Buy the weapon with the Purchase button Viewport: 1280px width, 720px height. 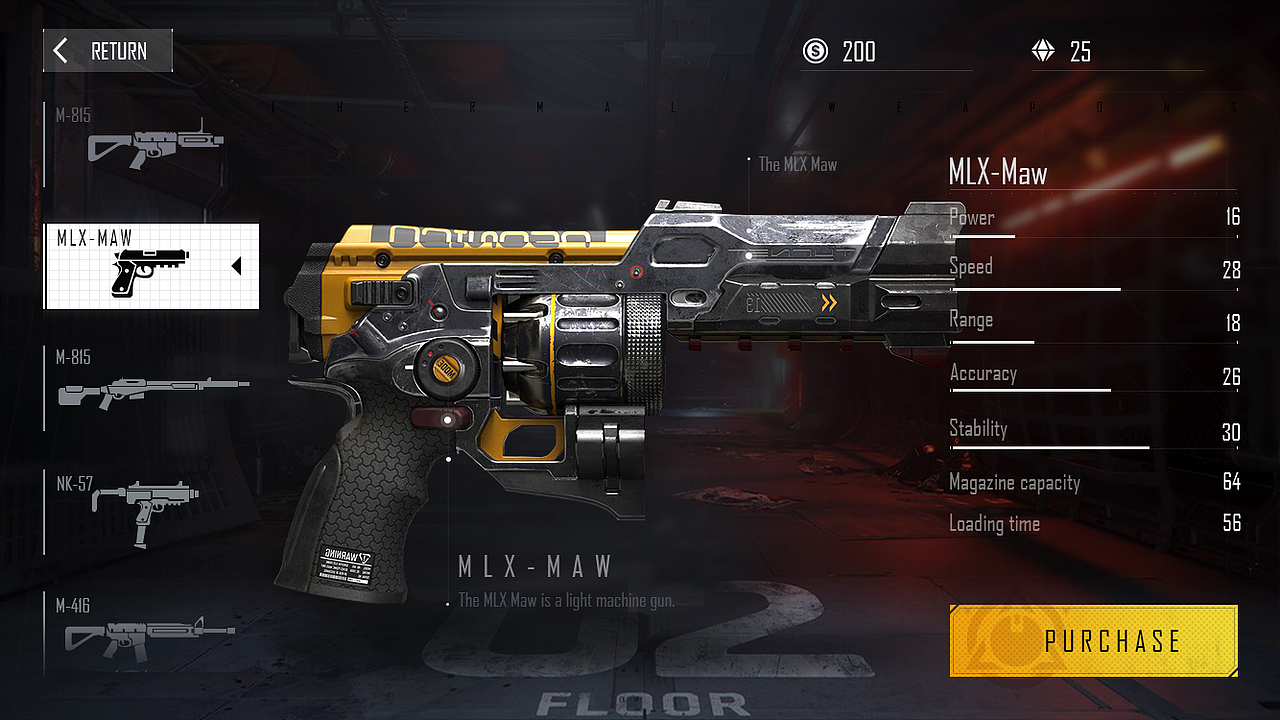click(x=1093, y=641)
